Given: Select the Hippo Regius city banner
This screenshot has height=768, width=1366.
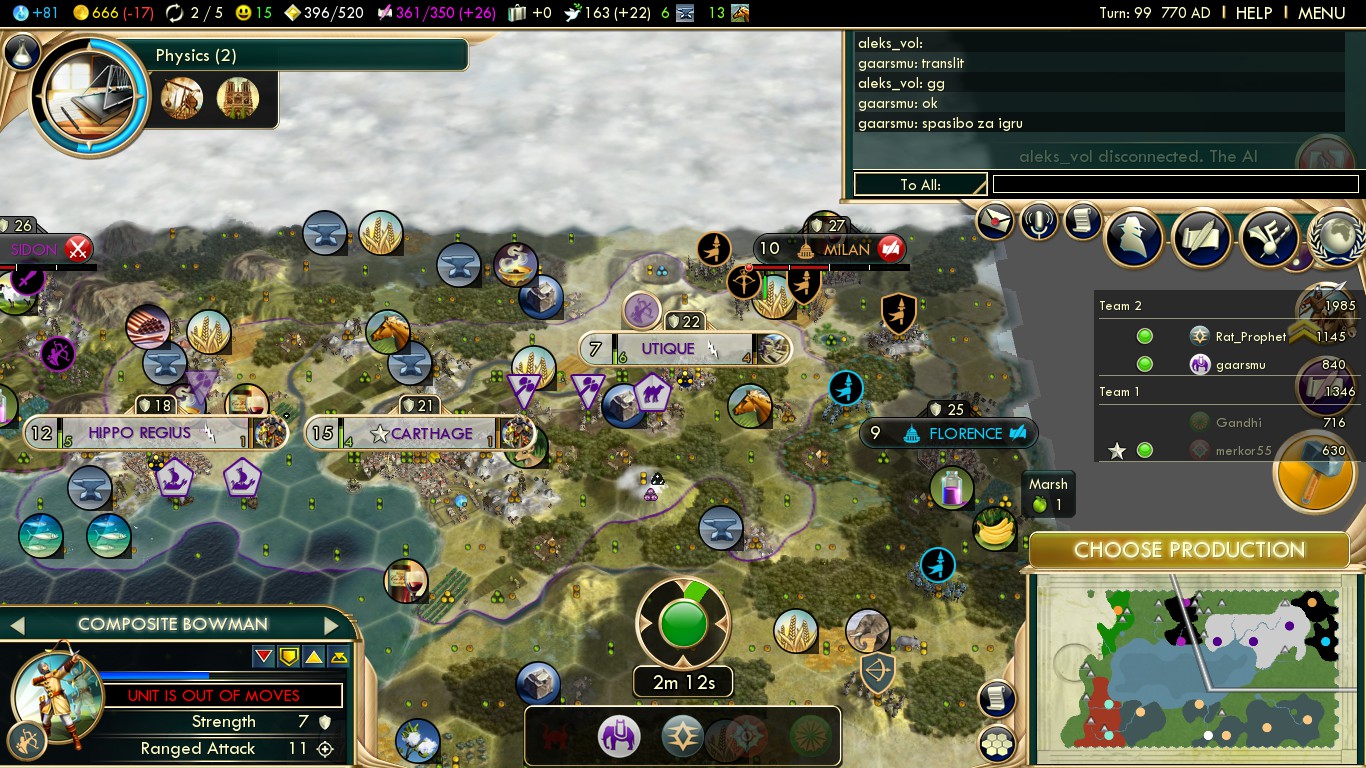Looking at the screenshot, I should [138, 434].
